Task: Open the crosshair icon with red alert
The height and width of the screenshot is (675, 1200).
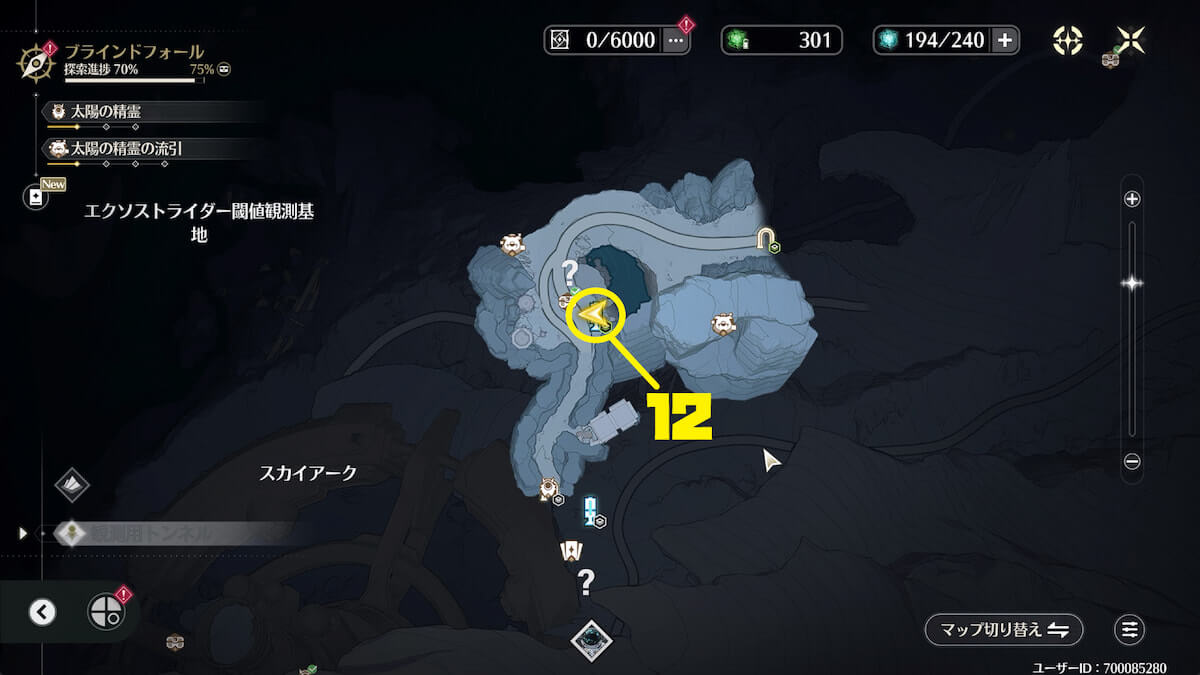Action: coord(105,611)
